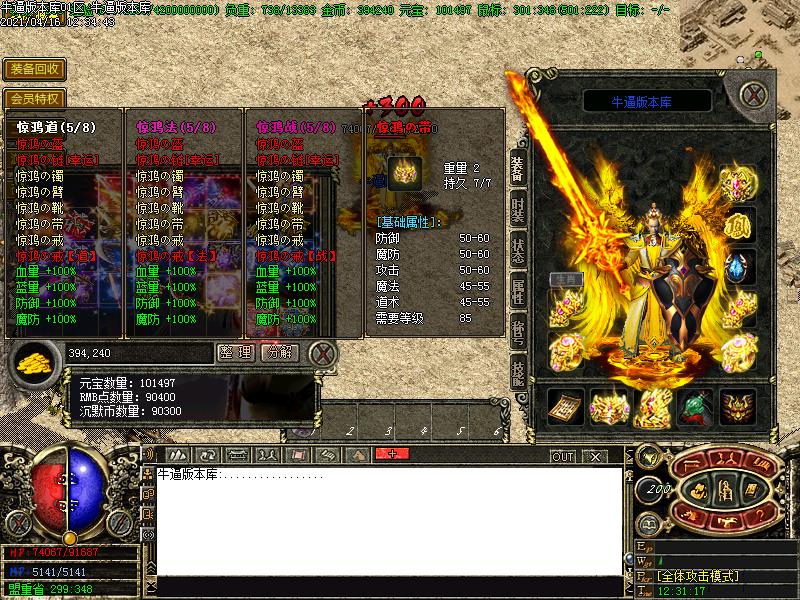Open the 状态 status tab
The height and width of the screenshot is (600, 800).
pos(517,251)
